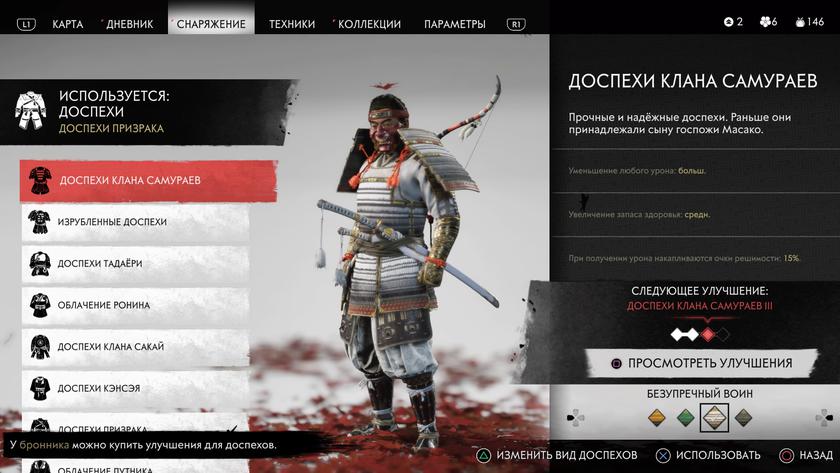Screen dimensions: 840x473
Task: Open the Параметры tab
Action: [454, 23]
